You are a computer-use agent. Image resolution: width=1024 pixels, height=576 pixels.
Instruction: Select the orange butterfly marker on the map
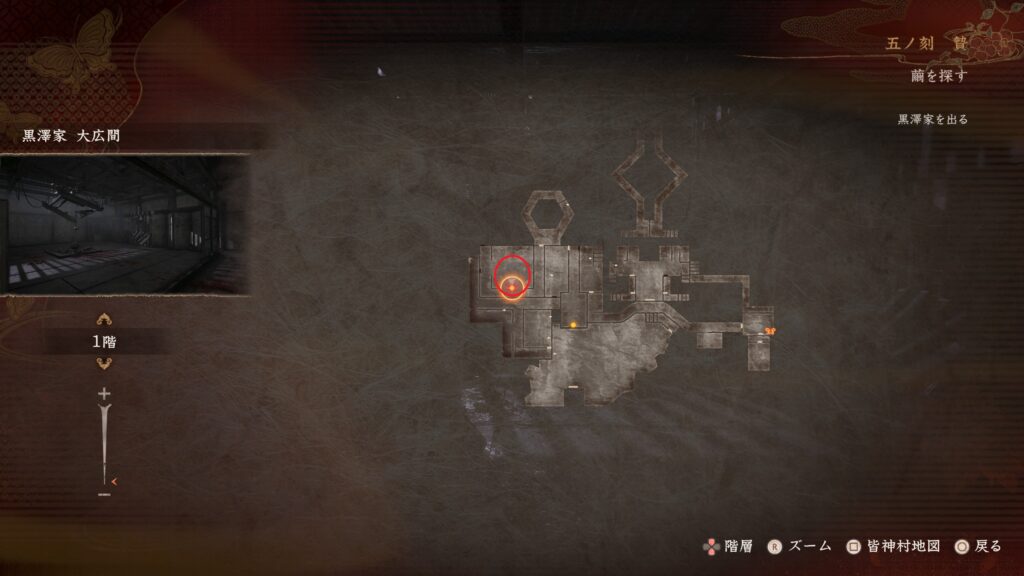tap(770, 331)
